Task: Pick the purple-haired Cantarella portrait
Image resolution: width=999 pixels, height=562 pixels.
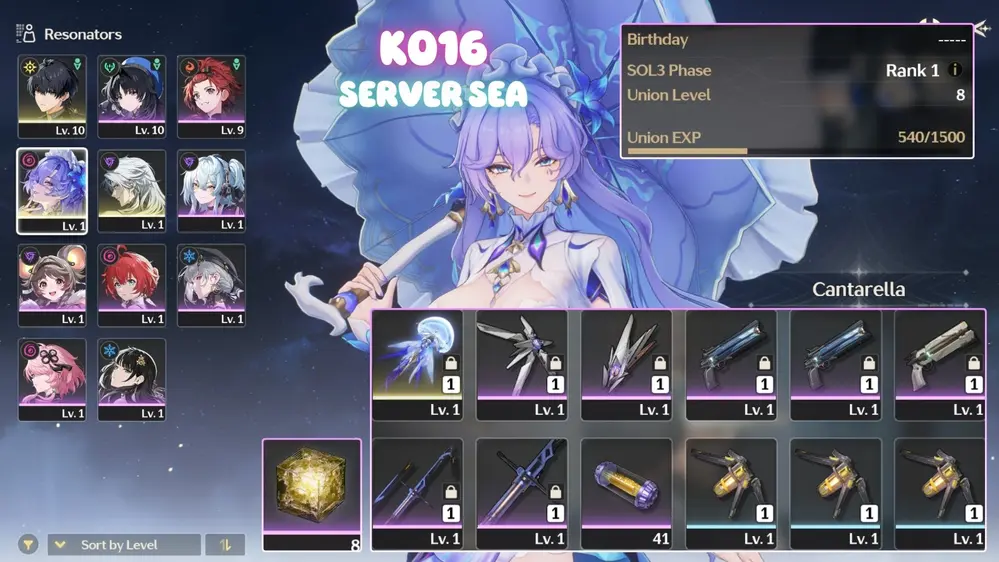Action: point(52,190)
